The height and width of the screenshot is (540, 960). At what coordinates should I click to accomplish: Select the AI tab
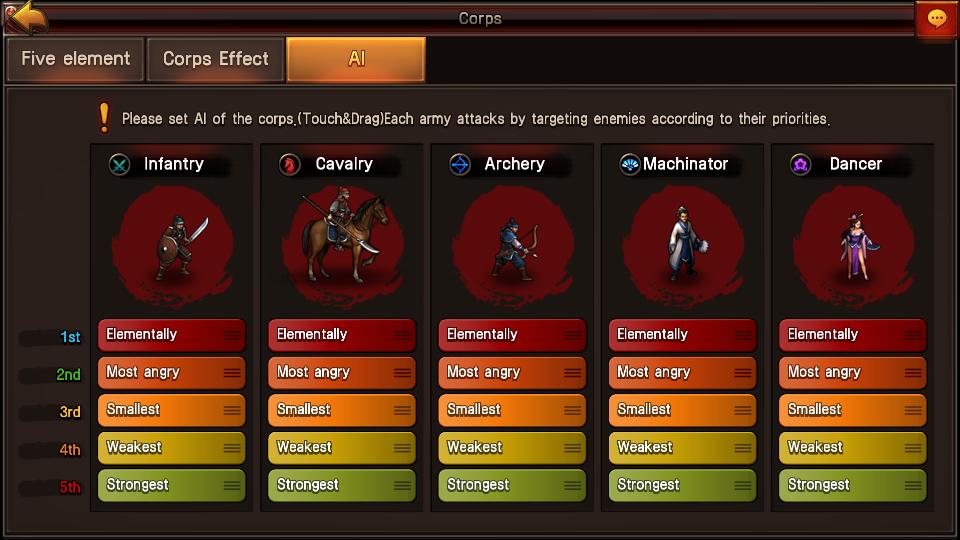coord(356,59)
